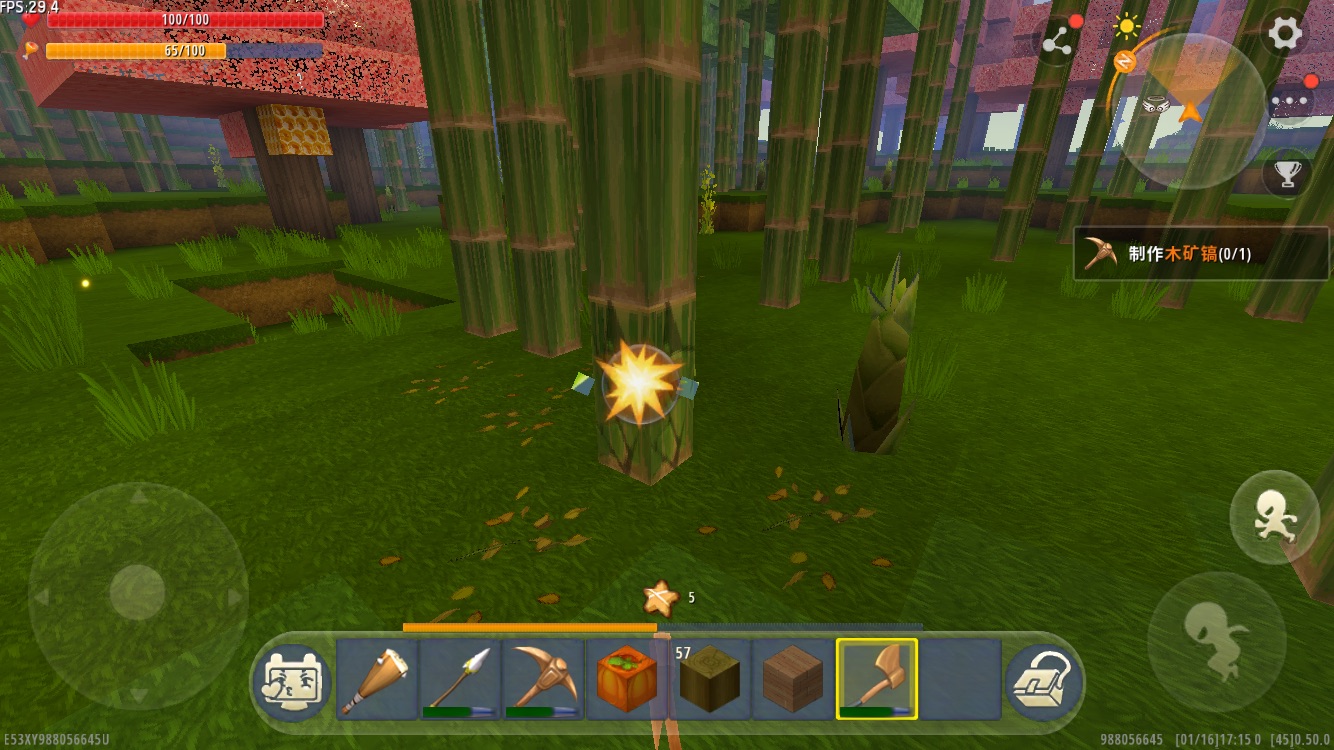1334x750 pixels.
Task: Choose the pickaxe hotbar slot
Action: (543, 679)
